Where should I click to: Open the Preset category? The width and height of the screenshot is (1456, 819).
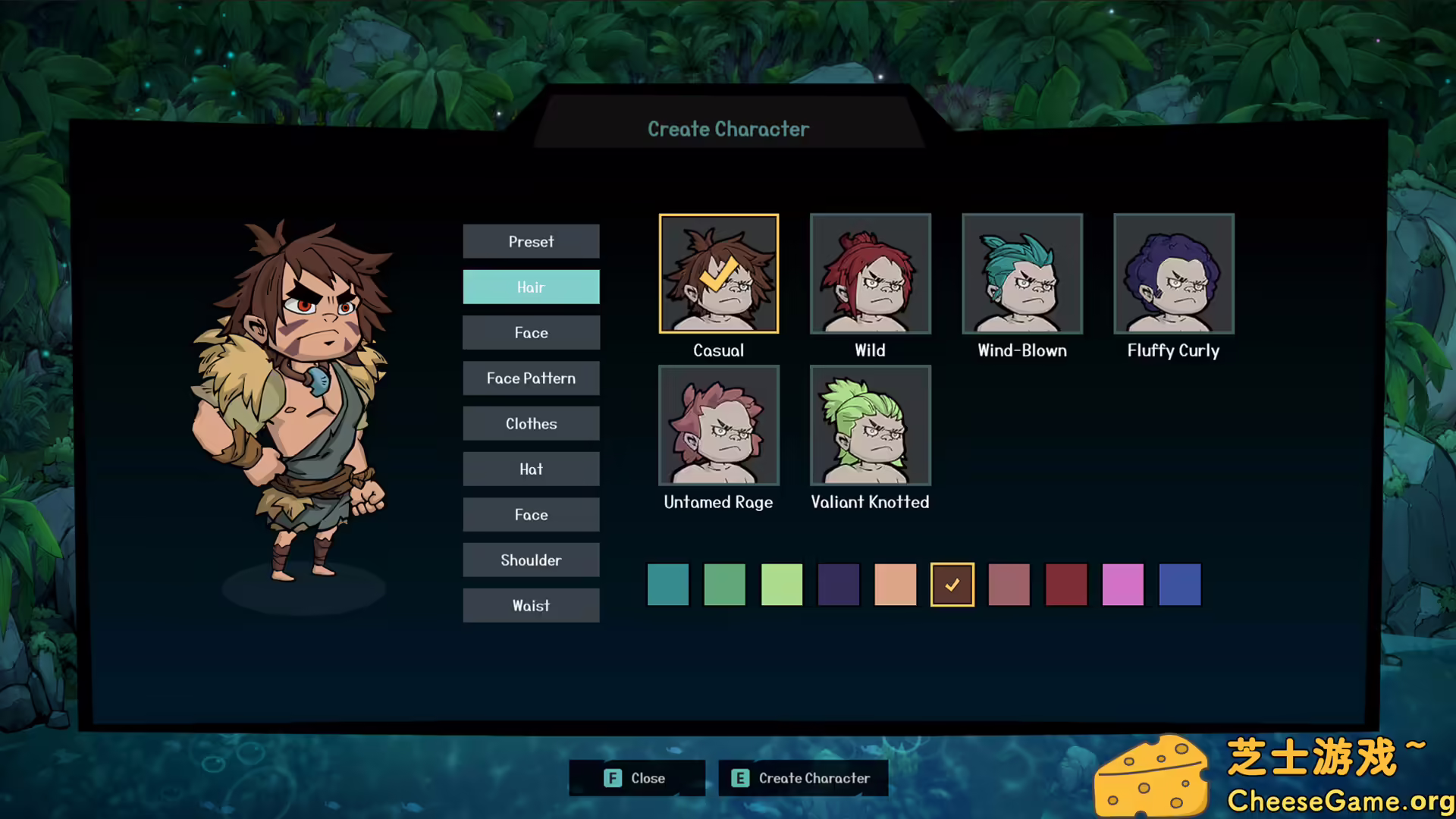pyautogui.click(x=531, y=241)
